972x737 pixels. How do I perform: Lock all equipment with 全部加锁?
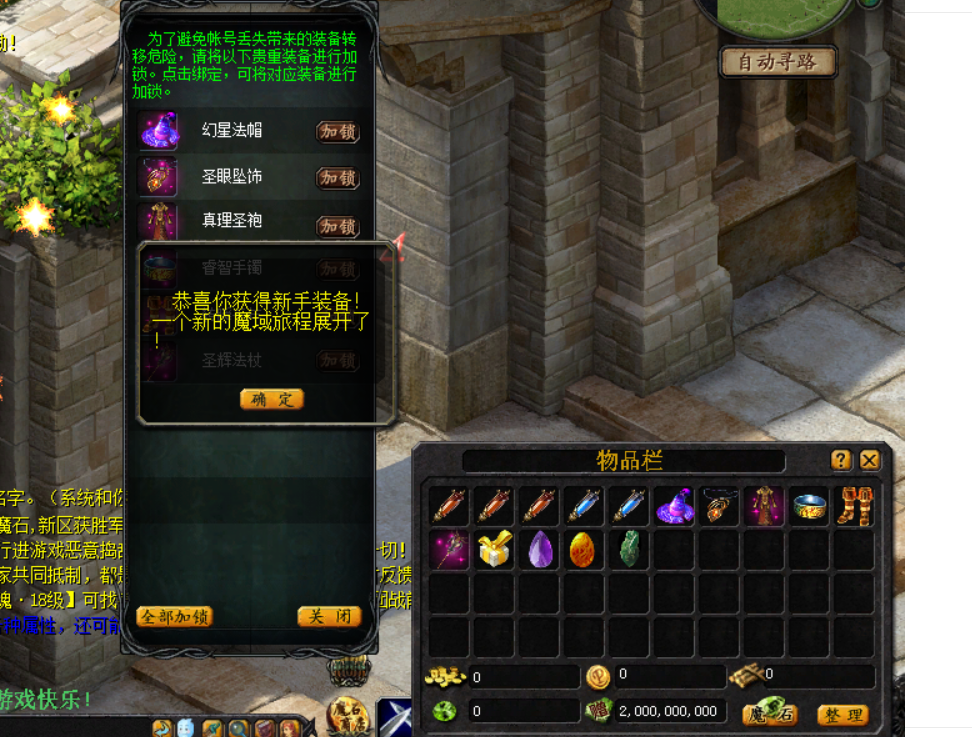tap(174, 616)
